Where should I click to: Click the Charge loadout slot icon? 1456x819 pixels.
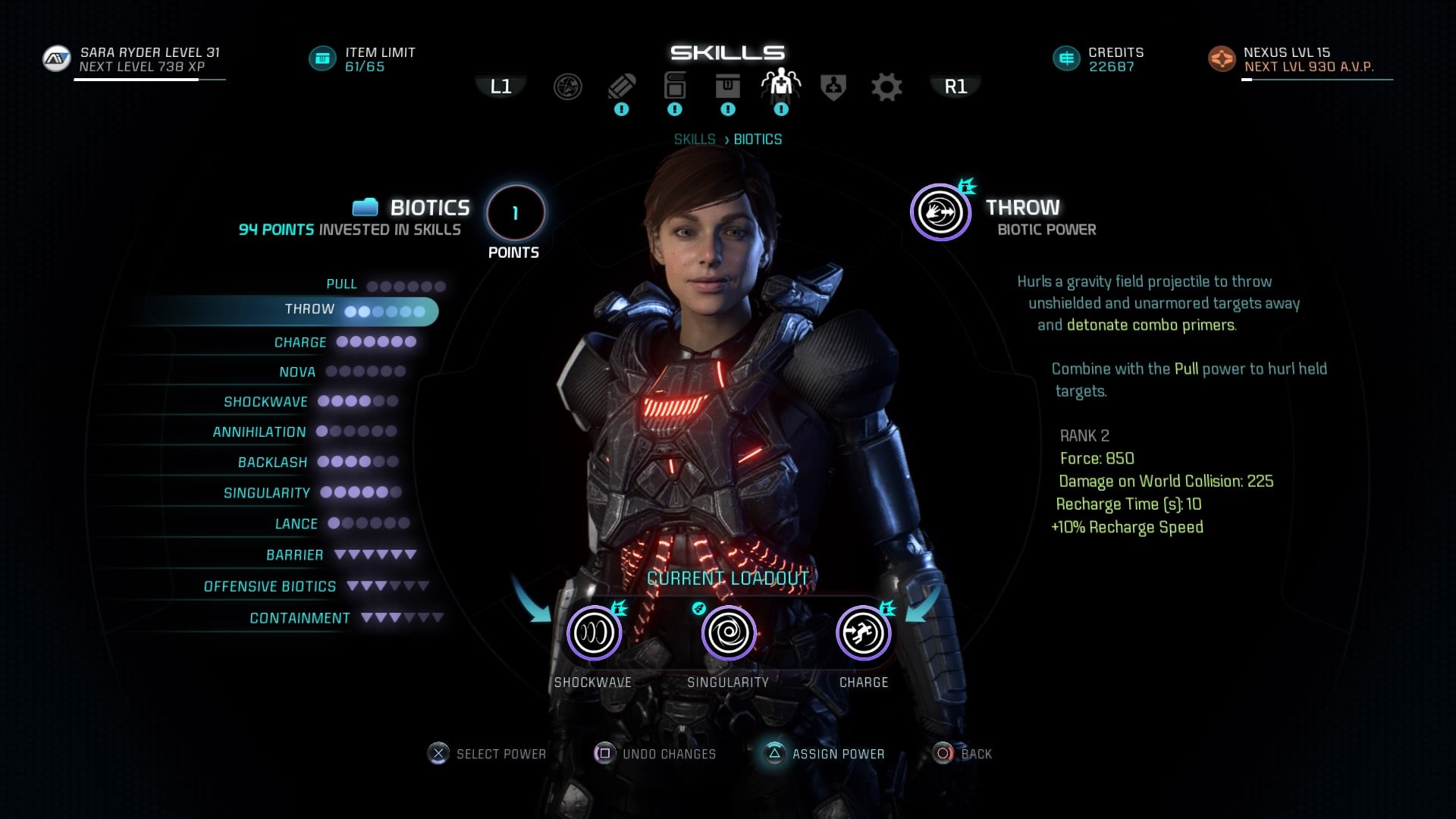(863, 632)
